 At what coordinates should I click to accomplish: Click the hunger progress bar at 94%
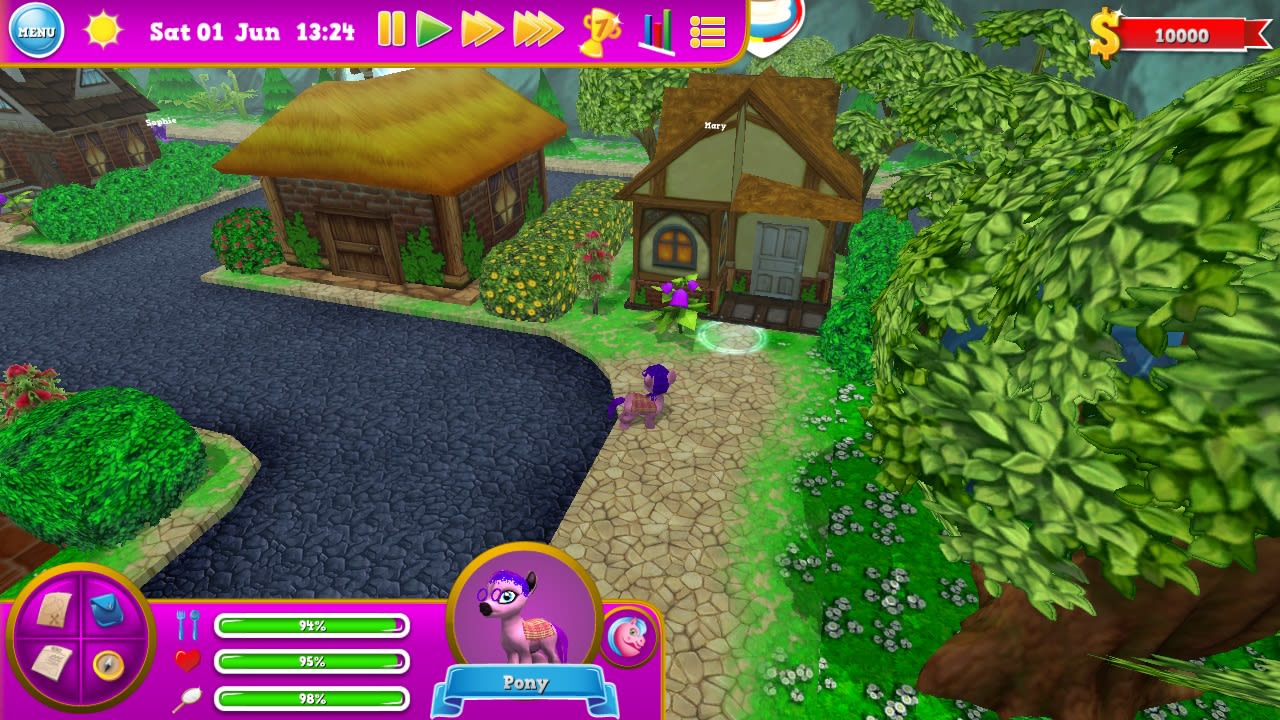click(x=313, y=625)
